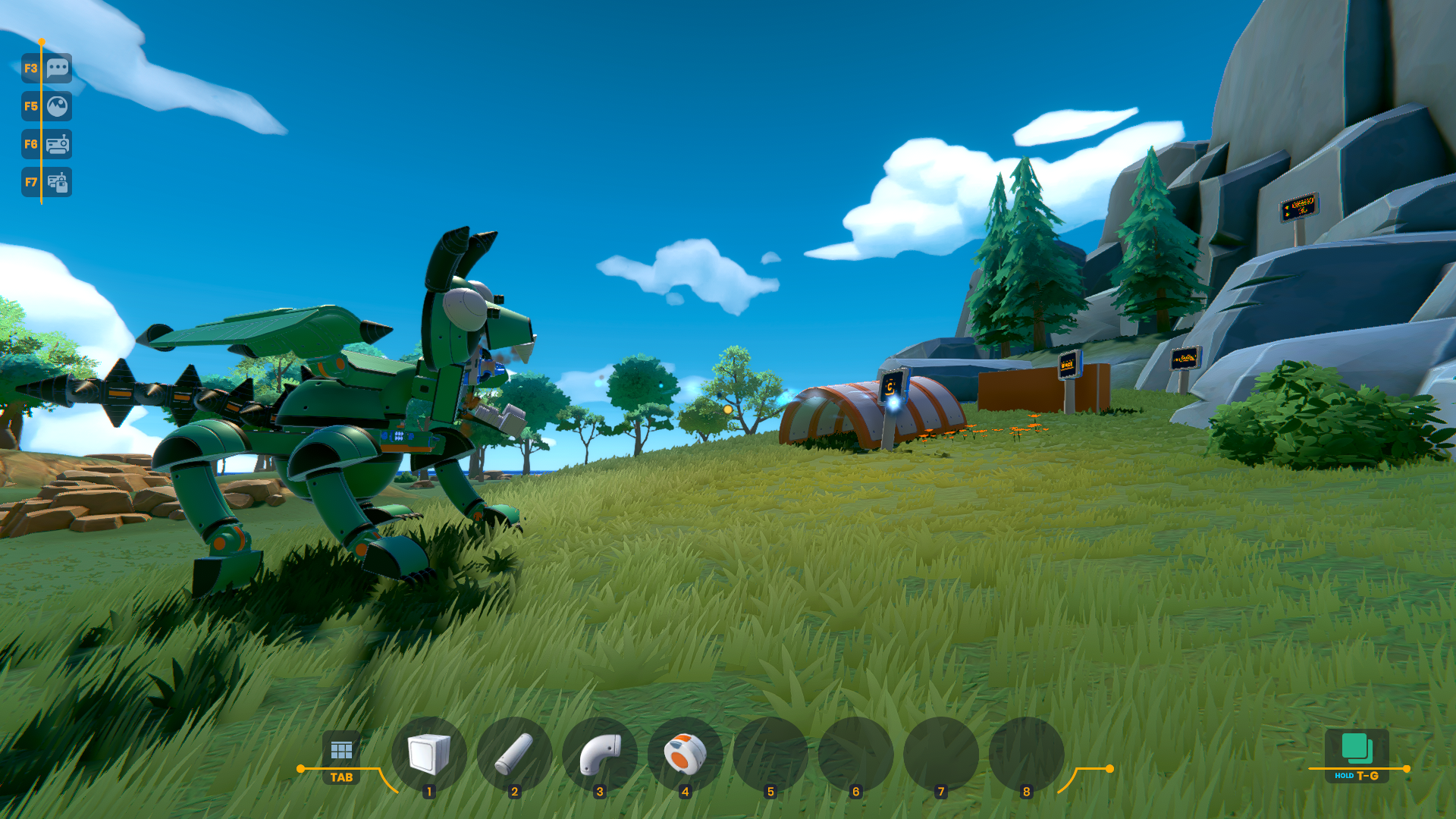Select the orange and white ball part

coord(685,754)
